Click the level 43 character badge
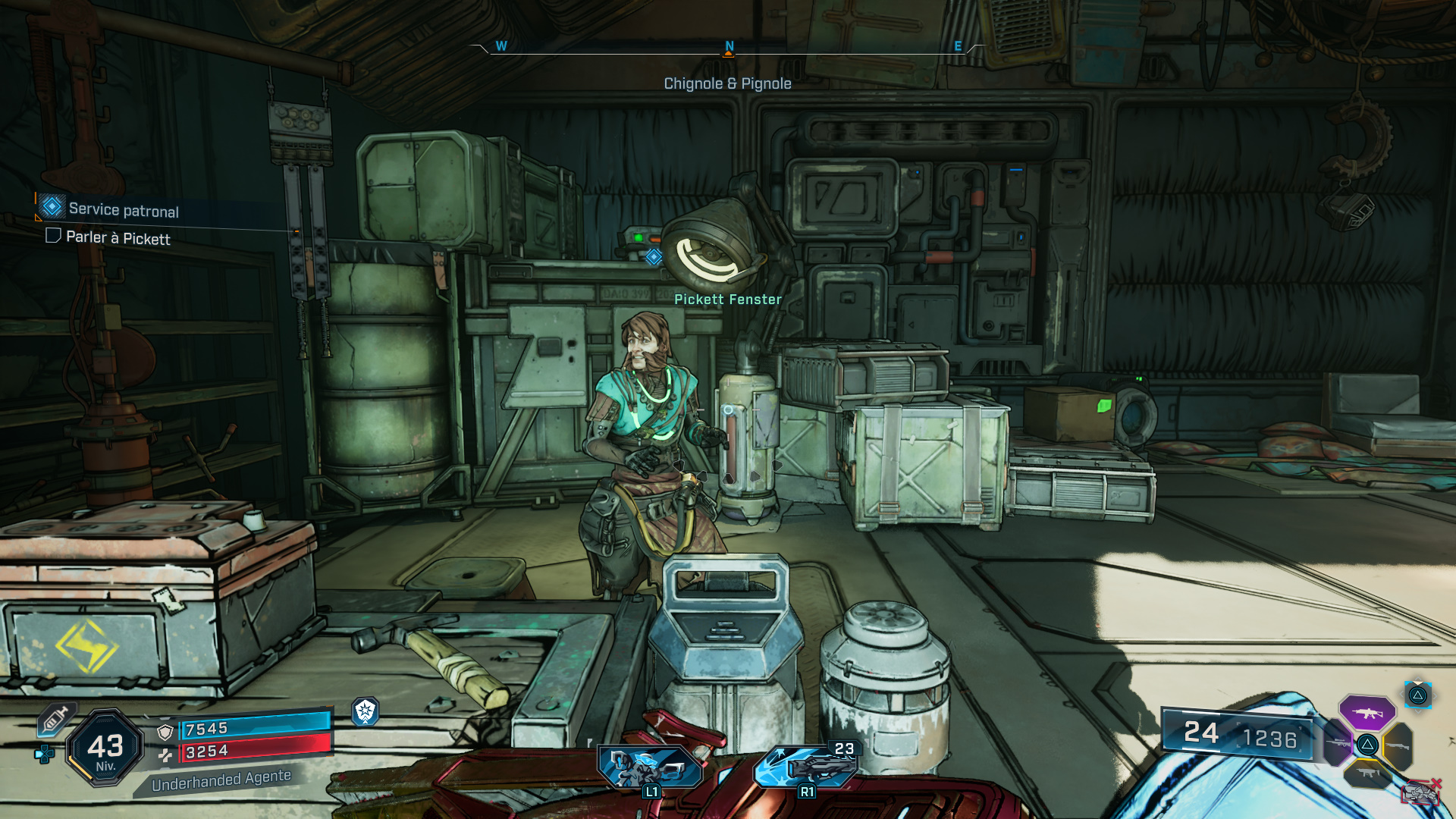 pos(105,748)
